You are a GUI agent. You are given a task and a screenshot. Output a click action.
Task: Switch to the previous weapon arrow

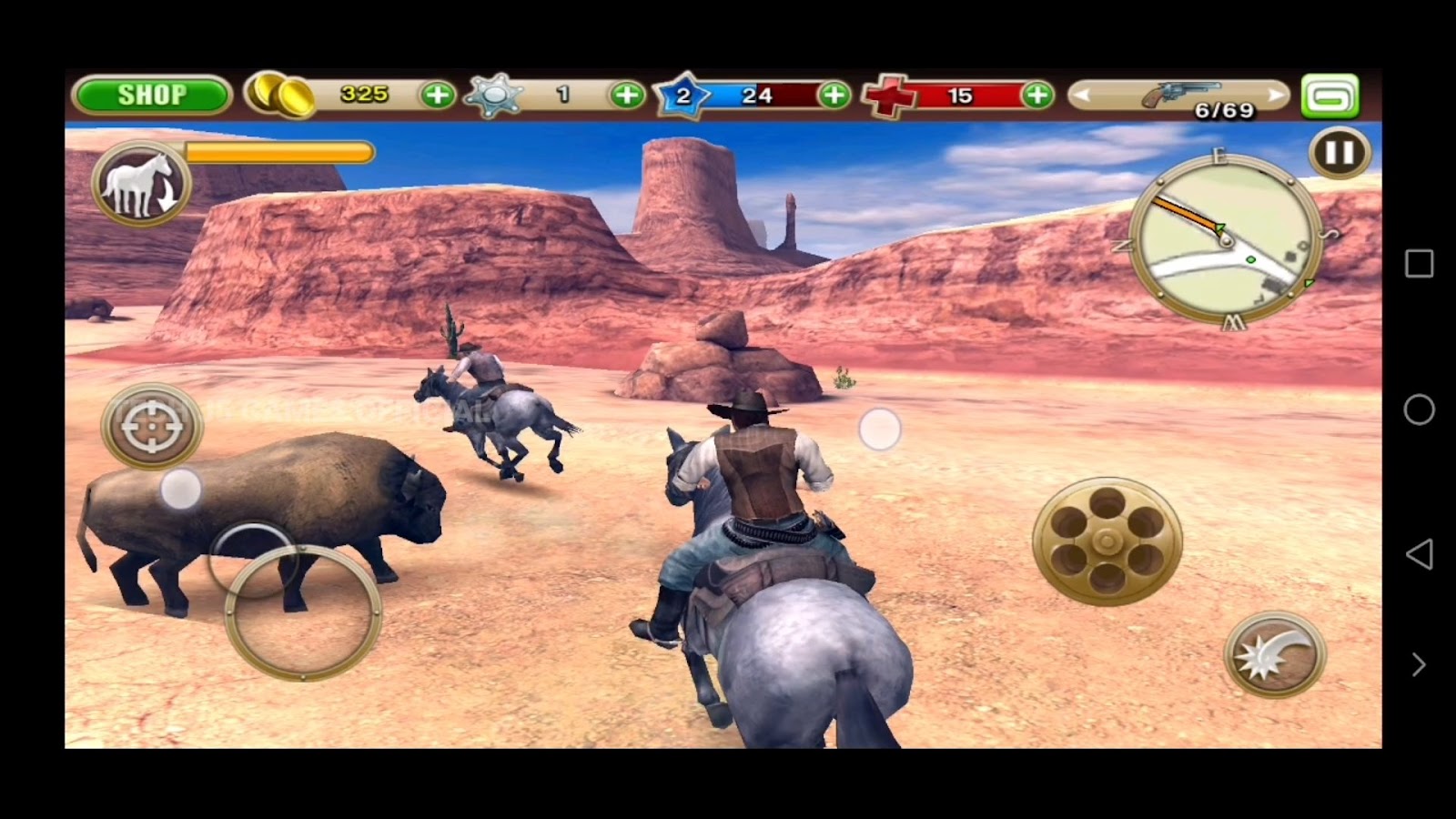pos(1083,95)
